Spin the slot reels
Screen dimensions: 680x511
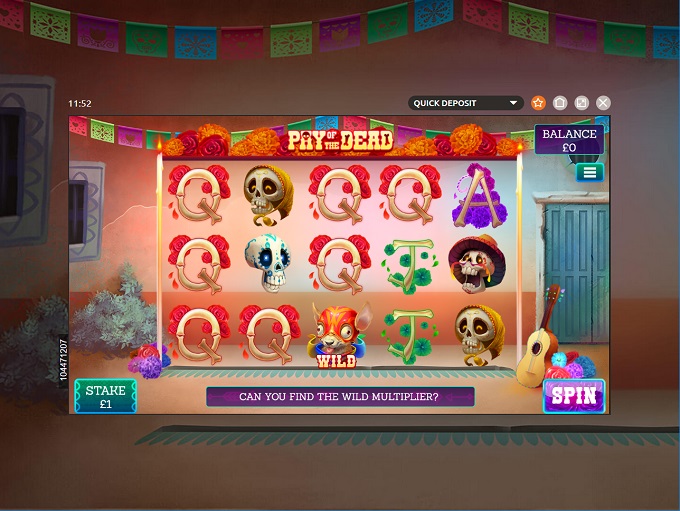(574, 395)
